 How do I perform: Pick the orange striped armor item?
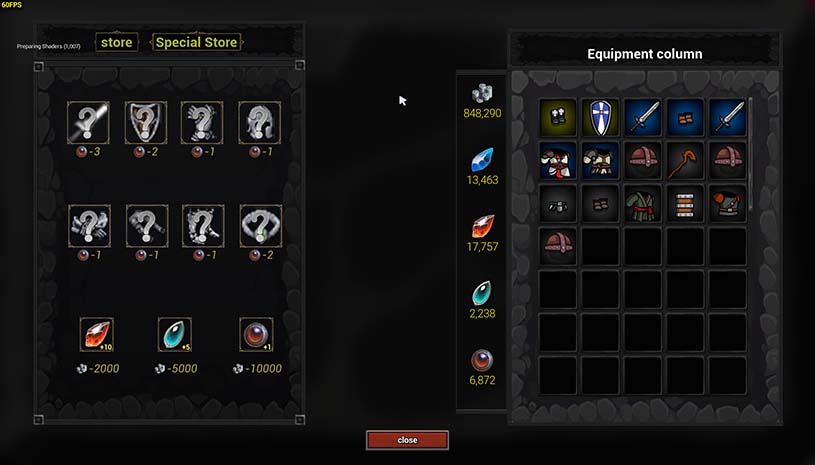[685, 203]
